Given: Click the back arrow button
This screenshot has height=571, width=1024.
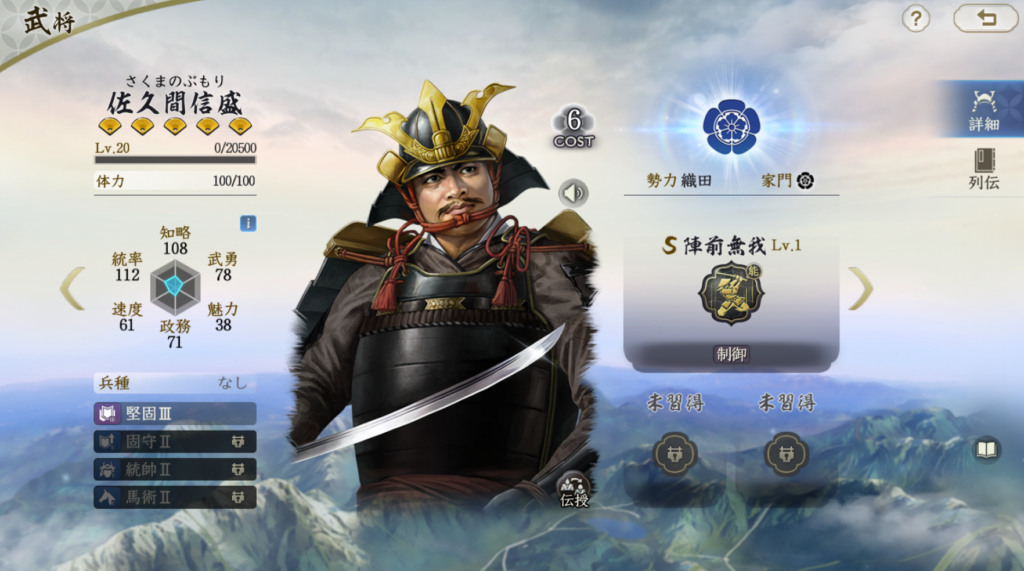Looking at the screenshot, I should pyautogui.click(x=985, y=18).
